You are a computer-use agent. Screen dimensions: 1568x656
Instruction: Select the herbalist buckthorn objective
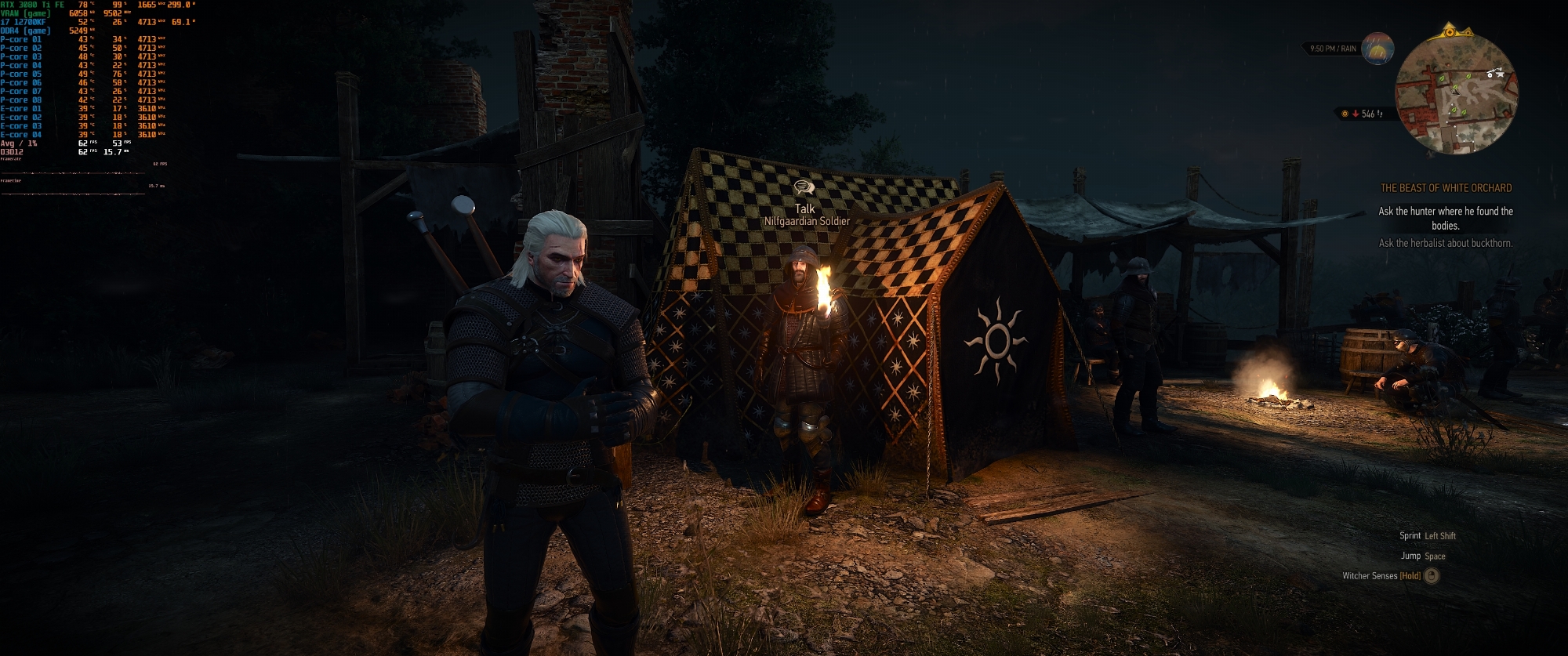(1446, 243)
